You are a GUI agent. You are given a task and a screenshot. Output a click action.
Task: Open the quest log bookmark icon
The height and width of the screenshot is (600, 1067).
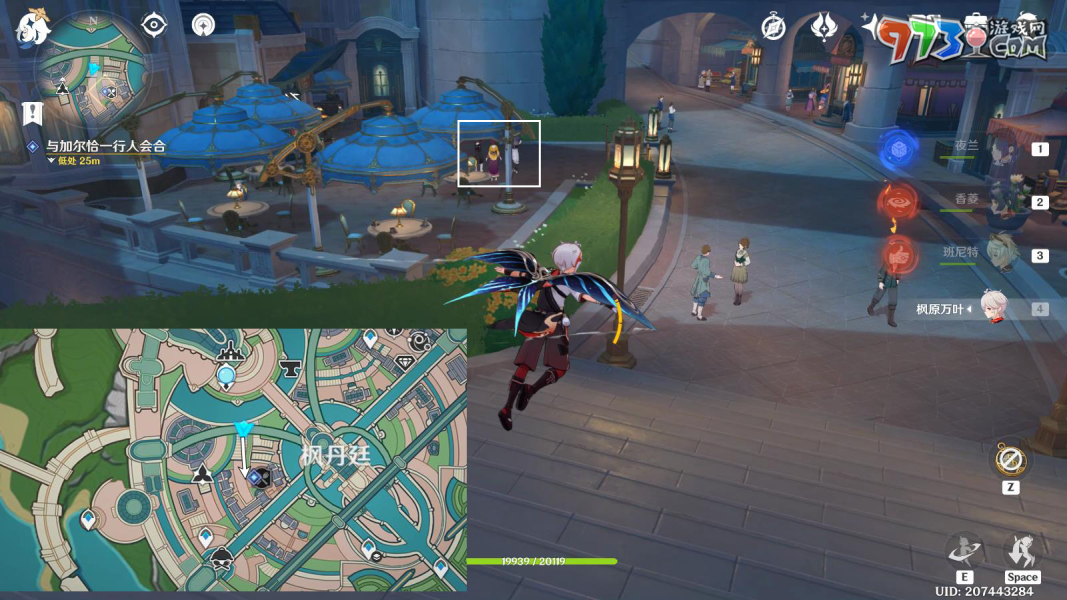[x=31, y=112]
